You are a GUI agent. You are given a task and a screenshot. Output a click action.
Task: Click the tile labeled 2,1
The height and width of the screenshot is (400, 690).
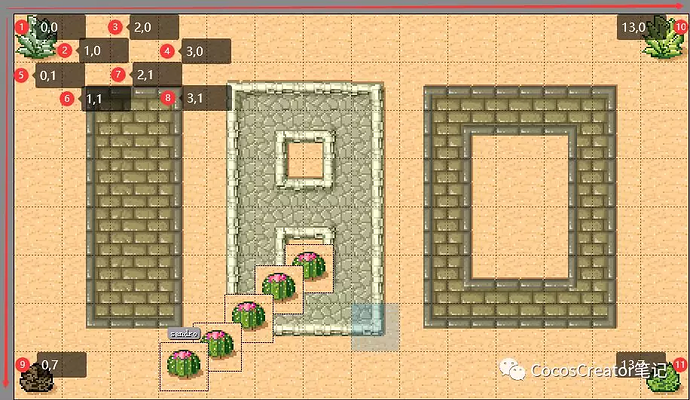[145, 75]
